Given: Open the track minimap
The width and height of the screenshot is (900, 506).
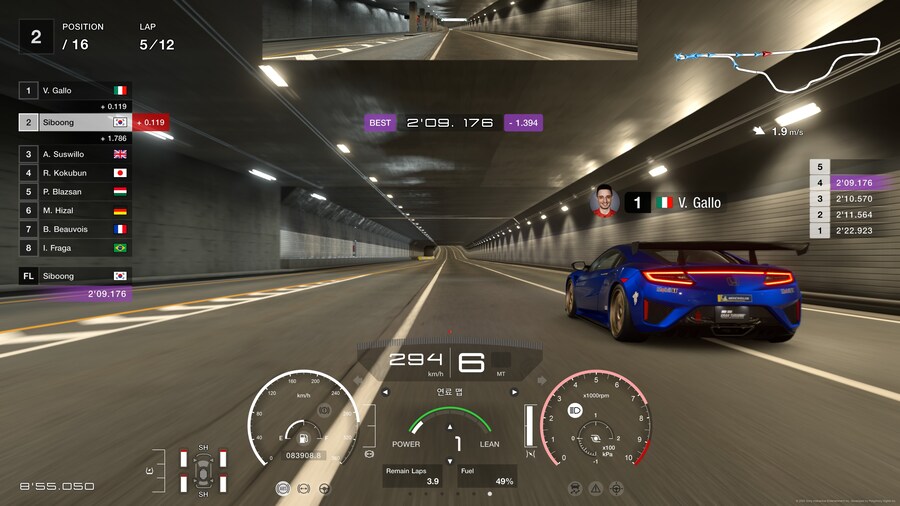Looking at the screenshot, I should (x=778, y=63).
